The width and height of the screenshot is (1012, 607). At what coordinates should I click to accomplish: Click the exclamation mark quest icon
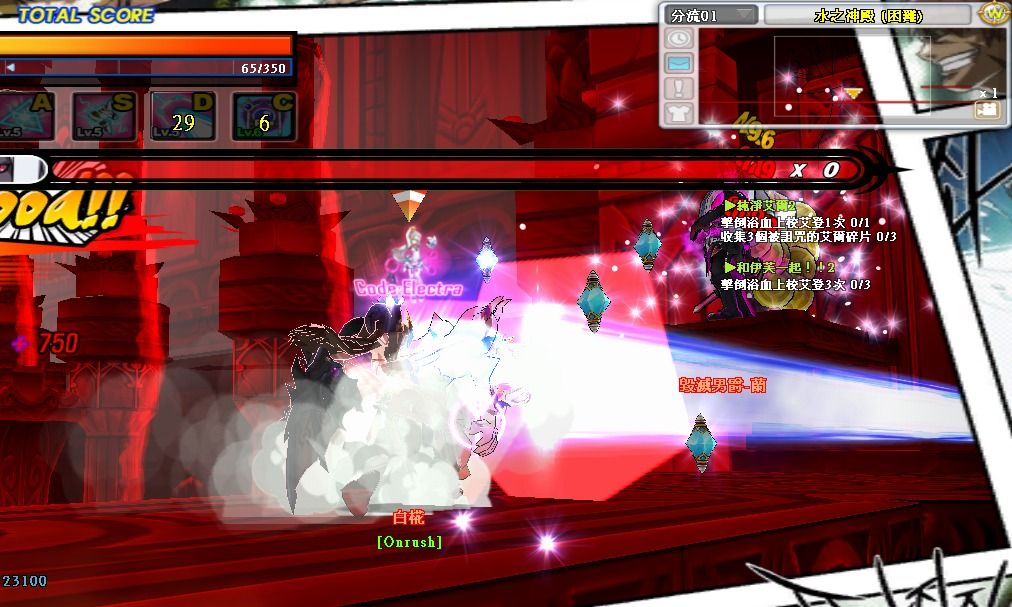tap(679, 88)
